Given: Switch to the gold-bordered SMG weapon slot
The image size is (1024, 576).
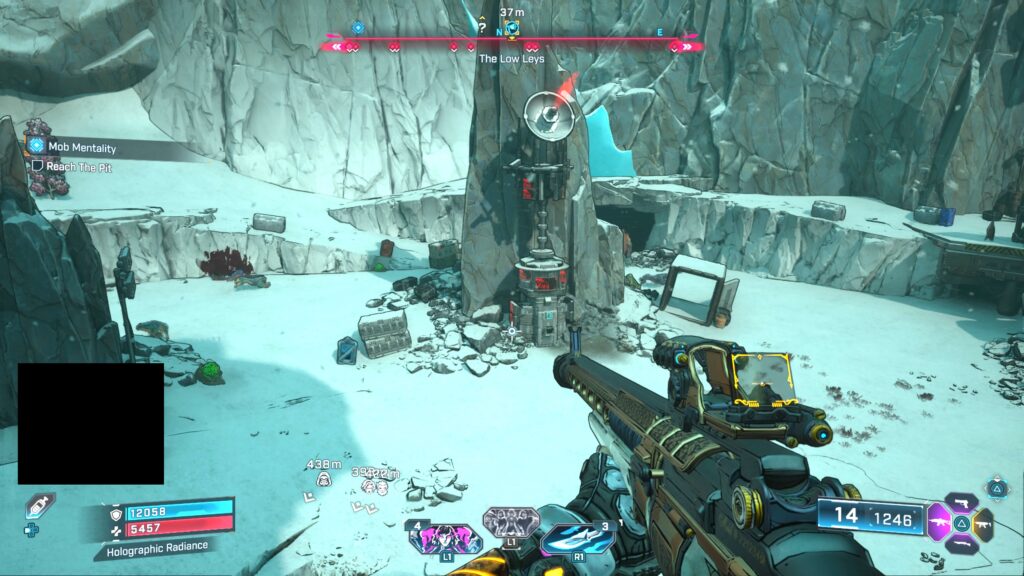Looking at the screenshot, I should click(x=983, y=522).
